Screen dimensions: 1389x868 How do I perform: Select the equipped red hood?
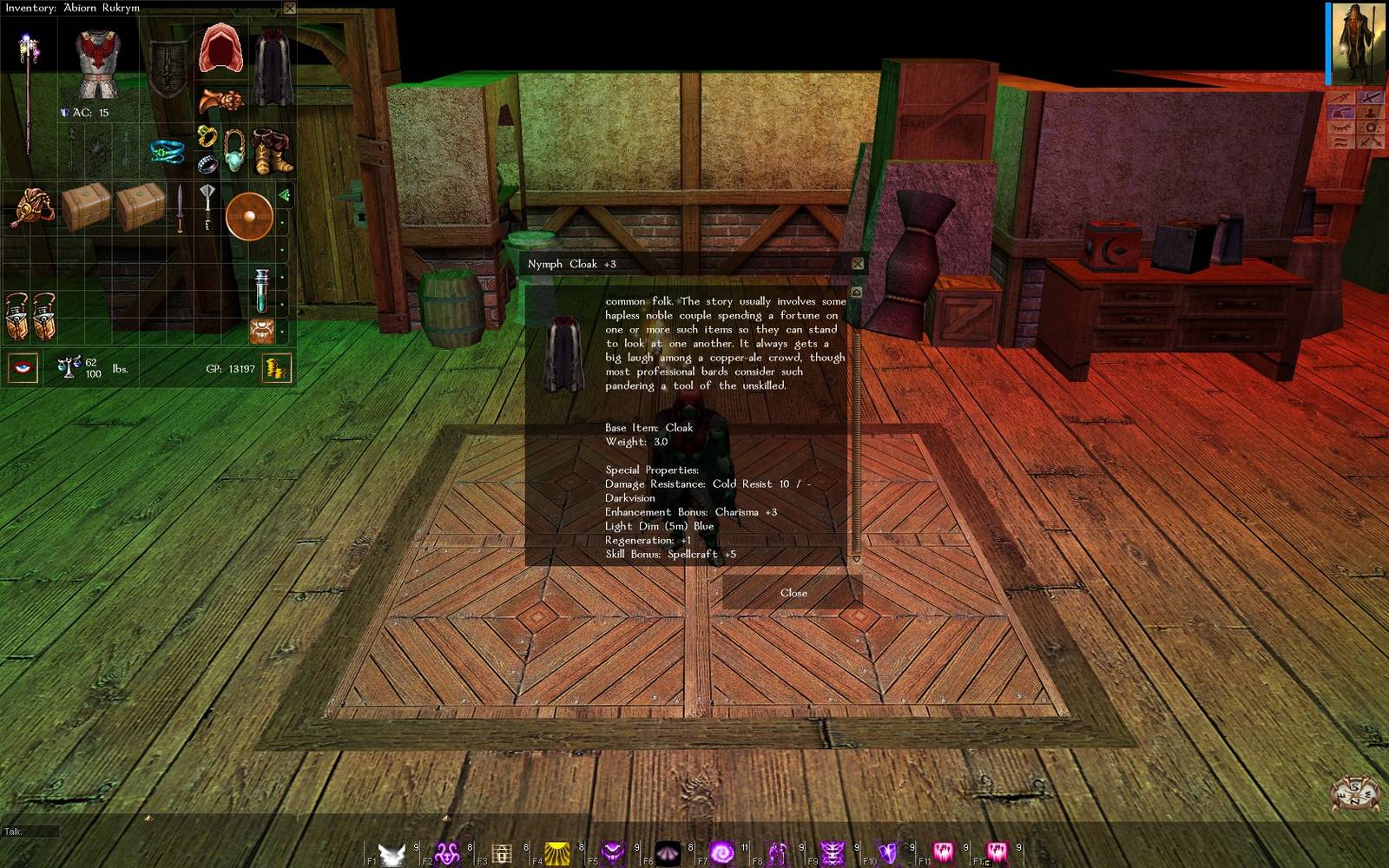point(220,49)
